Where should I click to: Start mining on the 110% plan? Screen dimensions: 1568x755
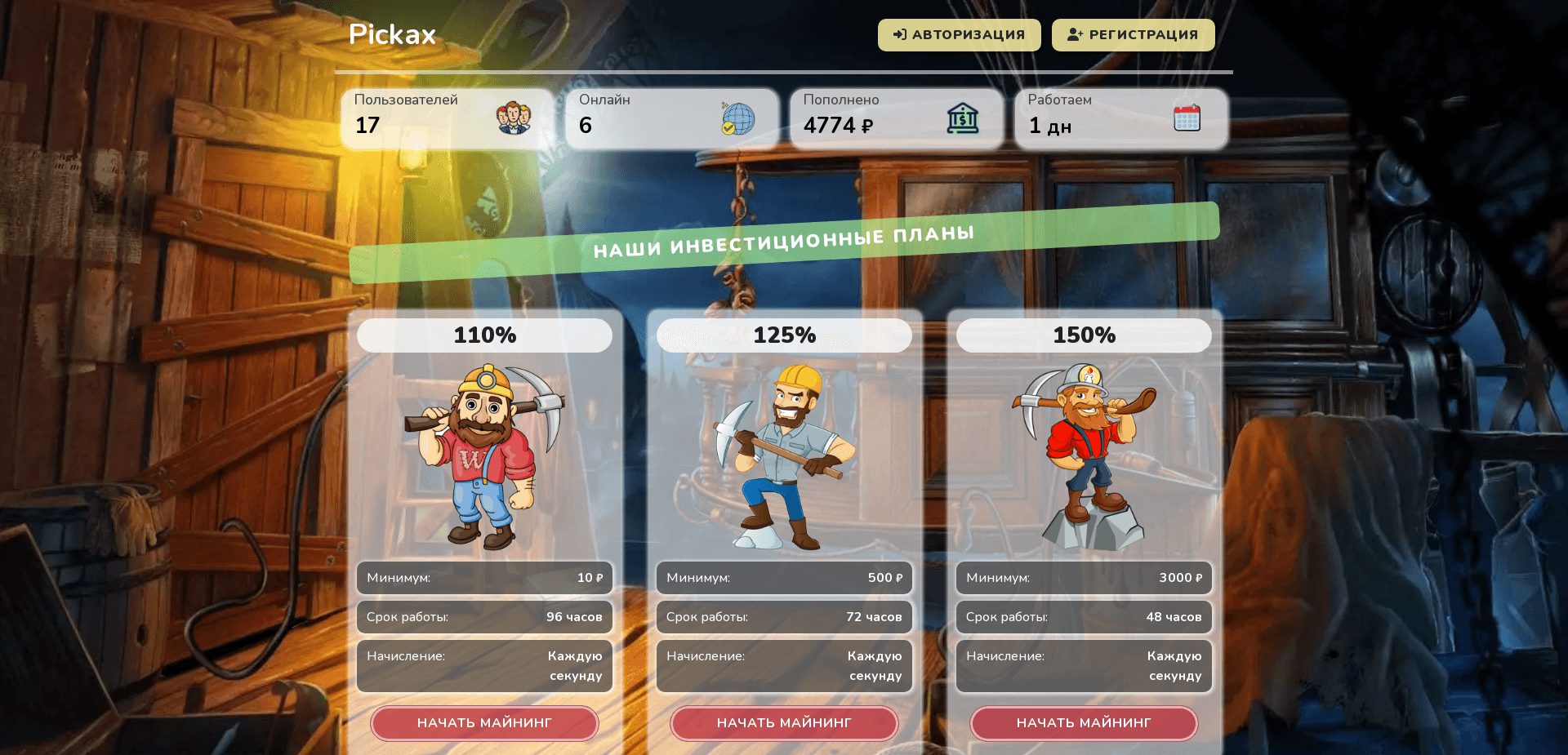pos(484,723)
